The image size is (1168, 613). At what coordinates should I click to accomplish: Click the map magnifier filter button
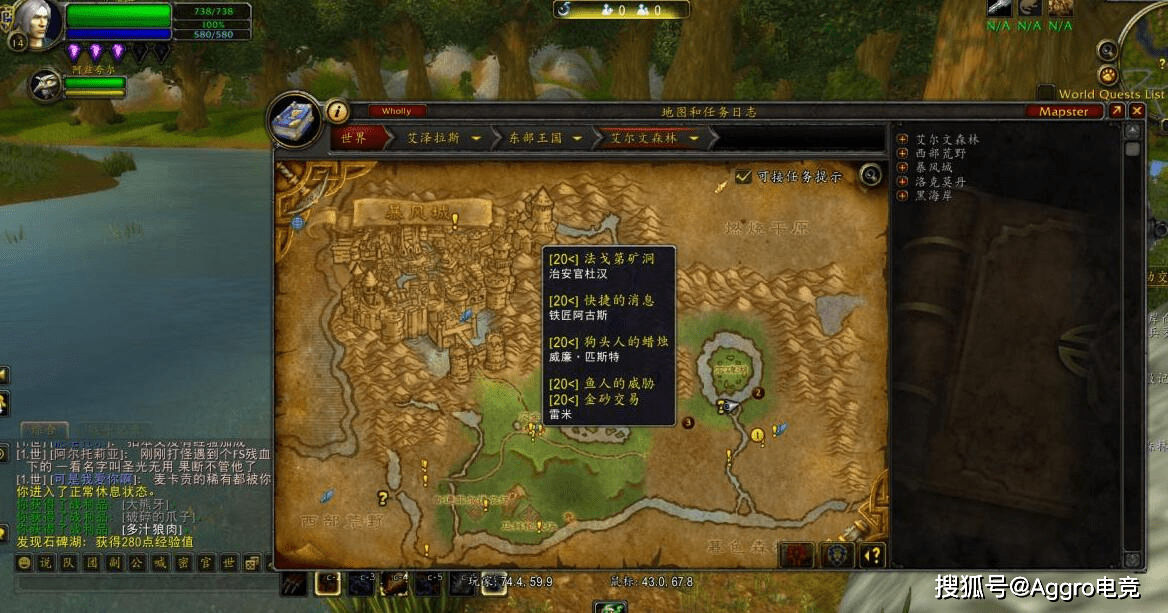click(x=871, y=176)
